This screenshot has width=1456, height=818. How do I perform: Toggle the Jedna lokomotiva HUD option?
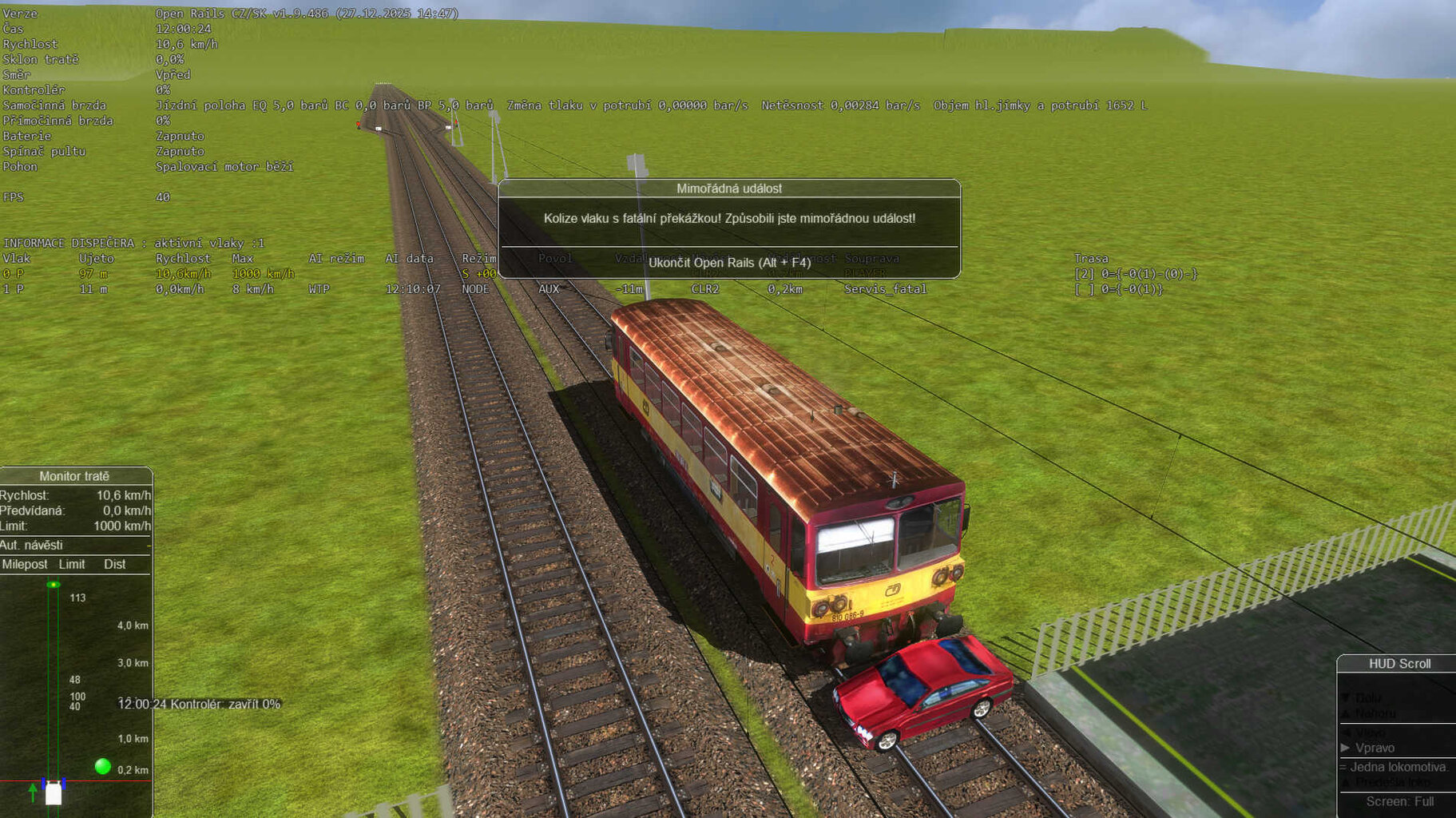(1398, 767)
